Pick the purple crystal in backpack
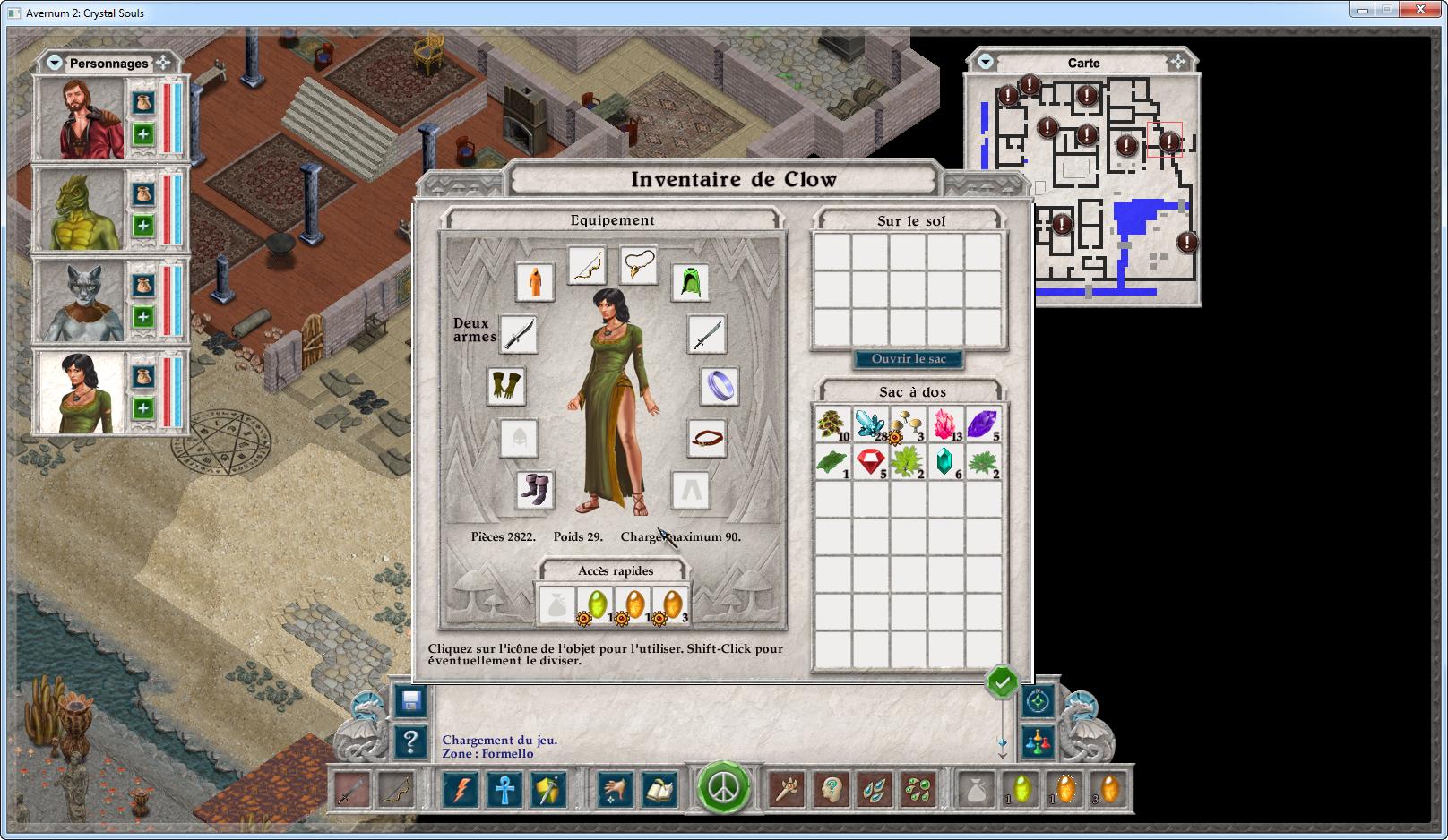The image size is (1448, 840). [x=982, y=424]
